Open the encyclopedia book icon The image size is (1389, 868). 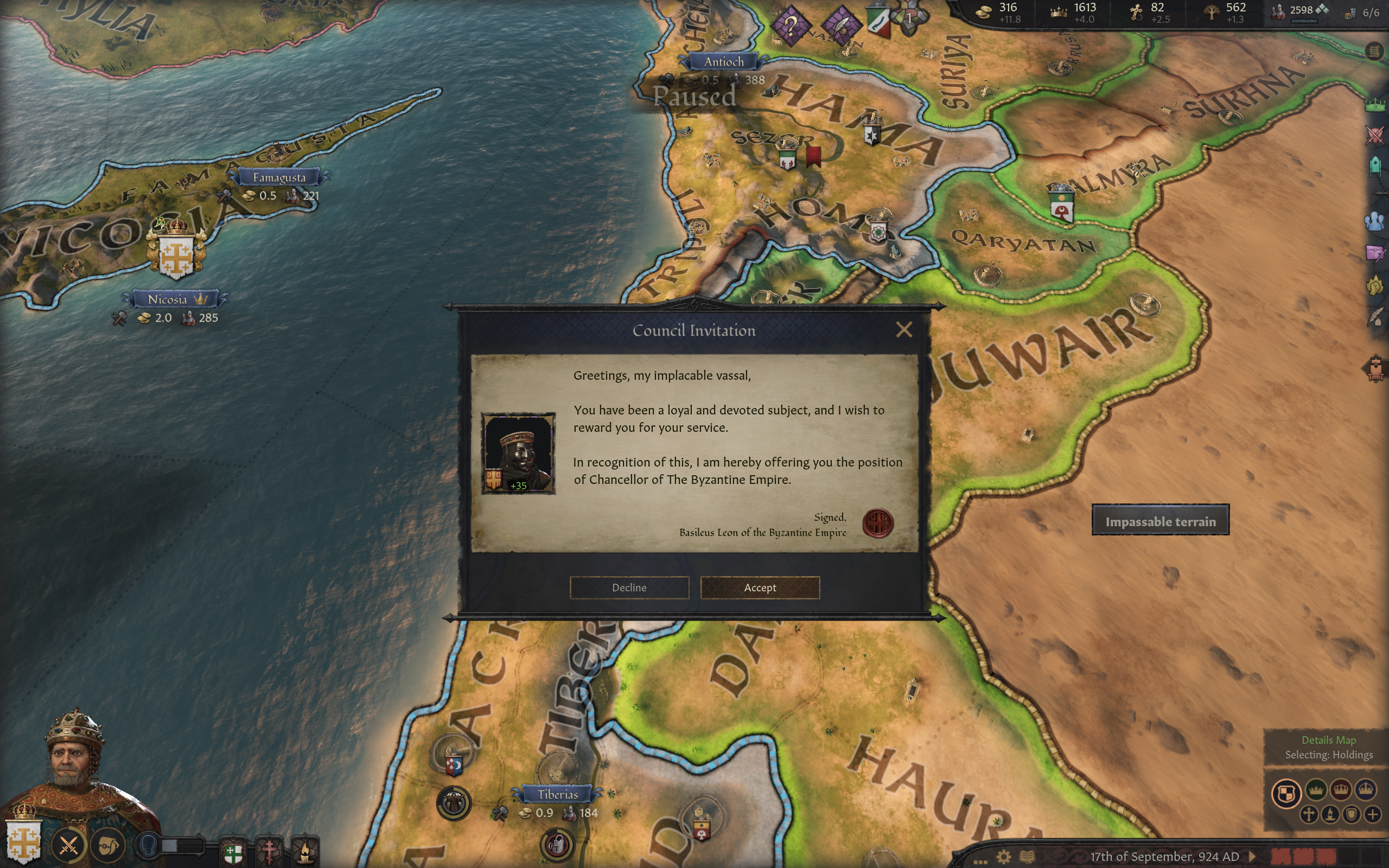pyautogui.click(x=1028, y=857)
